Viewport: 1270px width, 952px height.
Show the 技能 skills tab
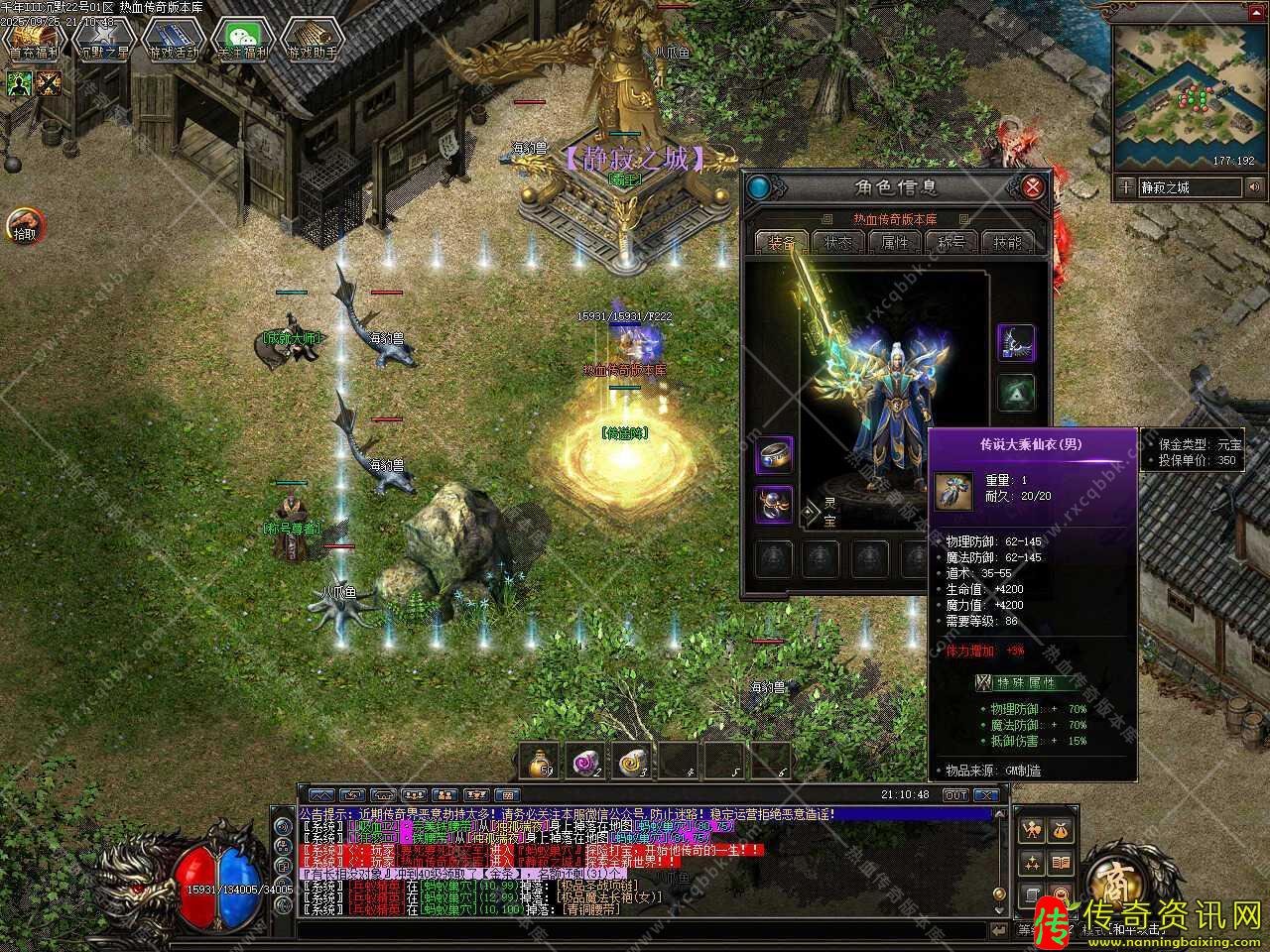coord(1006,242)
